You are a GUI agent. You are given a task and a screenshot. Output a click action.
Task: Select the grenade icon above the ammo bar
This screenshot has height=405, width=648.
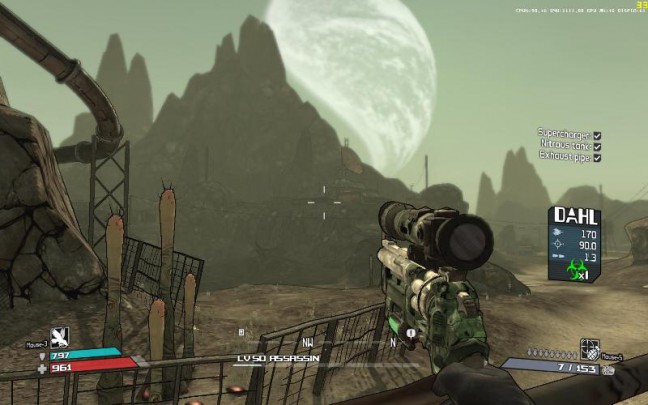click(589, 349)
